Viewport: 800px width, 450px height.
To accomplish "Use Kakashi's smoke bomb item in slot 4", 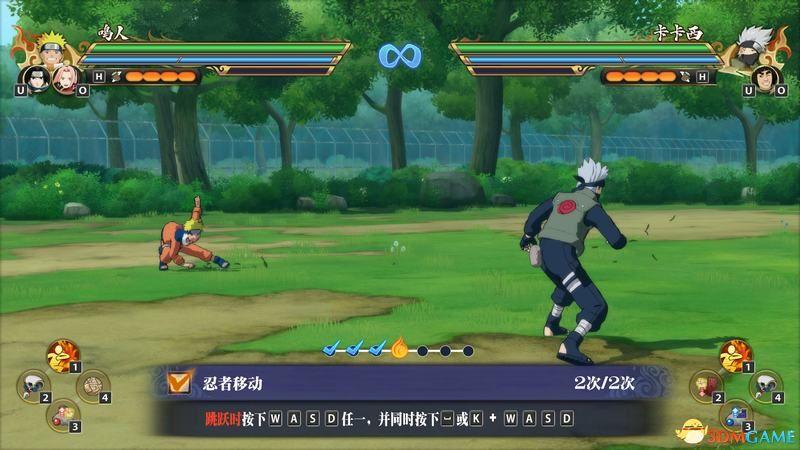I will (764, 384).
